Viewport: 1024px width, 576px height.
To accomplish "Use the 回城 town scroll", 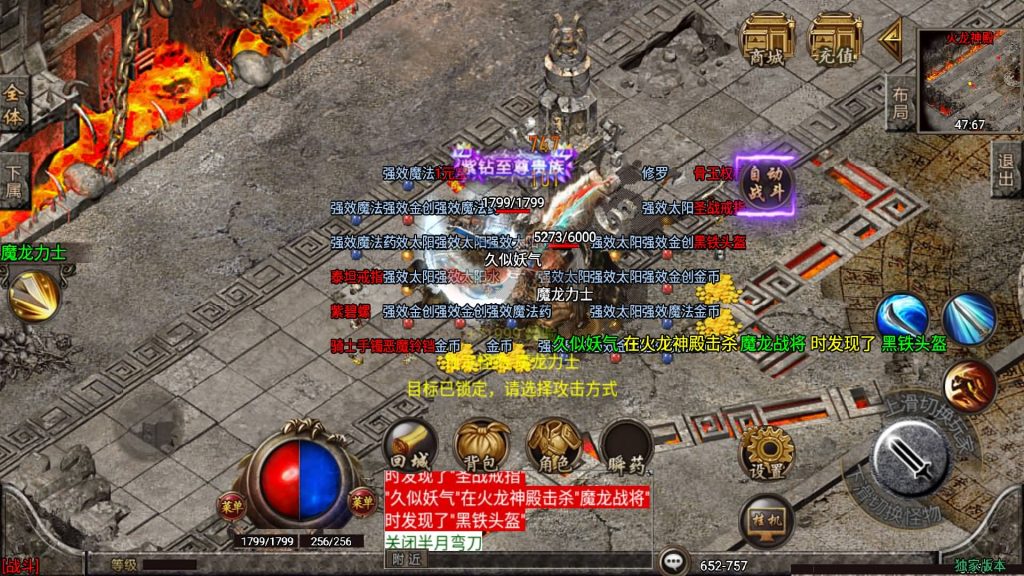I will (410, 446).
